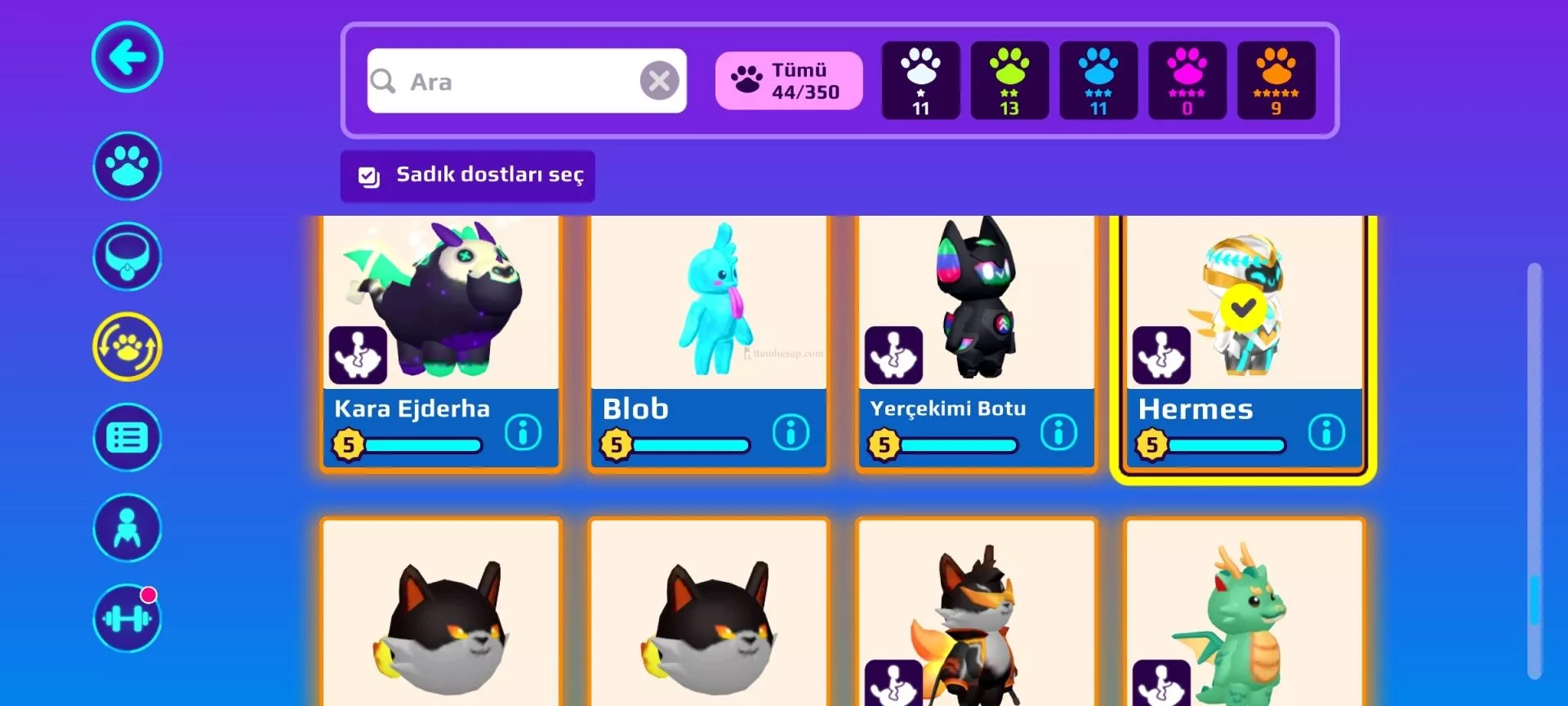Filter pets by four-star pink paw

tap(1187, 81)
